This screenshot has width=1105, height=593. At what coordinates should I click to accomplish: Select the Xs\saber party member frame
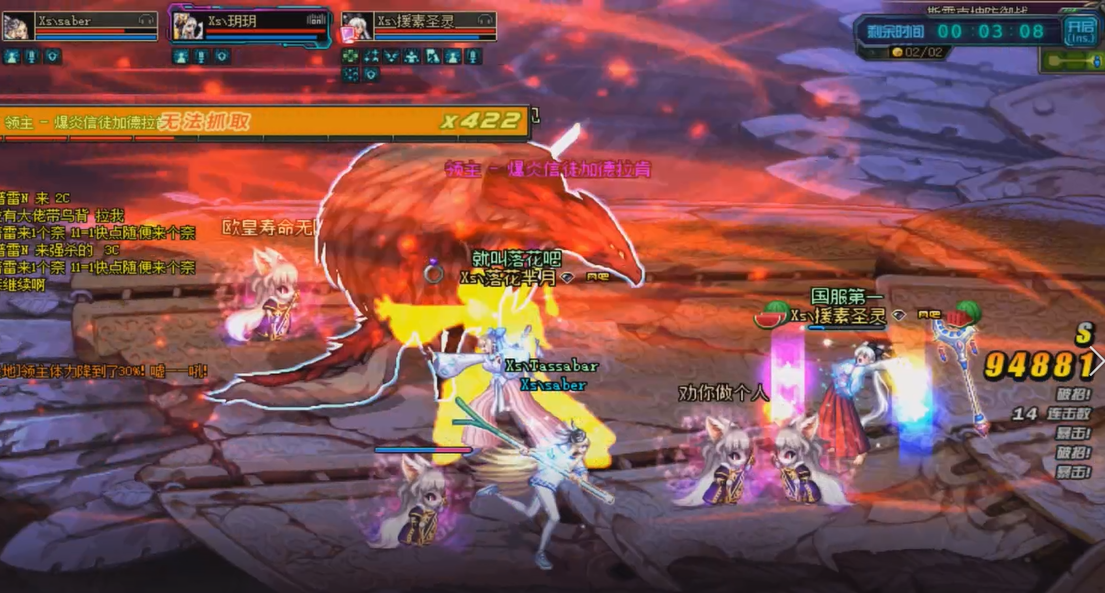(80, 26)
